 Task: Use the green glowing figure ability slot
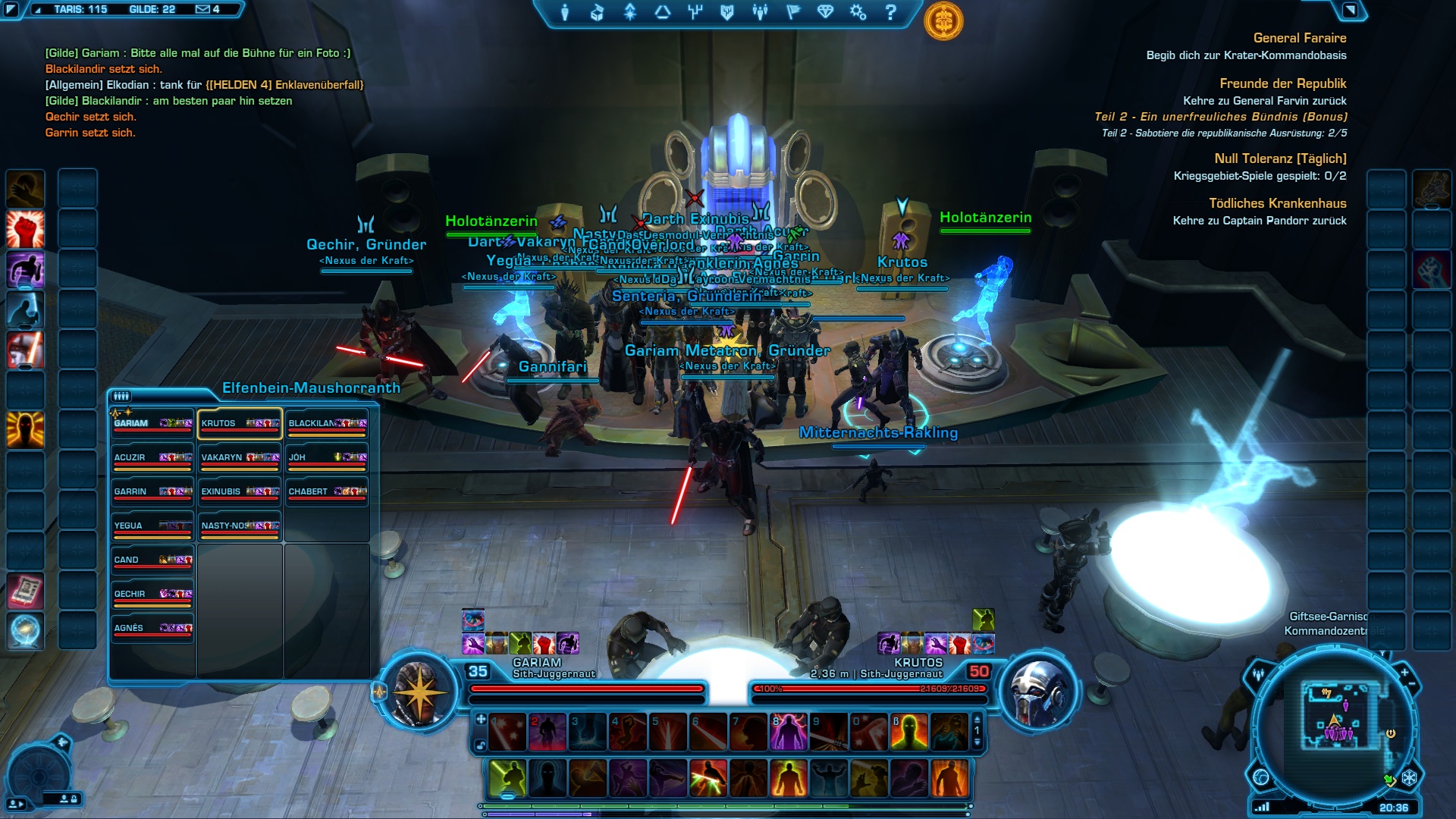[508, 778]
